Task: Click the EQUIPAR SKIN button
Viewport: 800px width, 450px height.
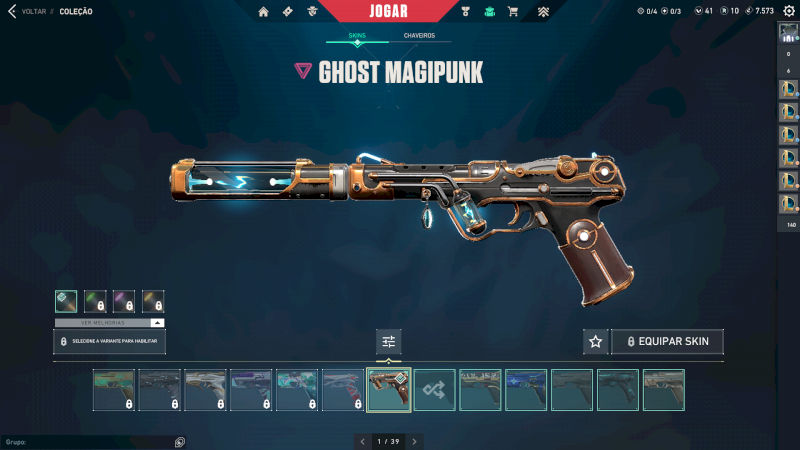Action: point(667,342)
